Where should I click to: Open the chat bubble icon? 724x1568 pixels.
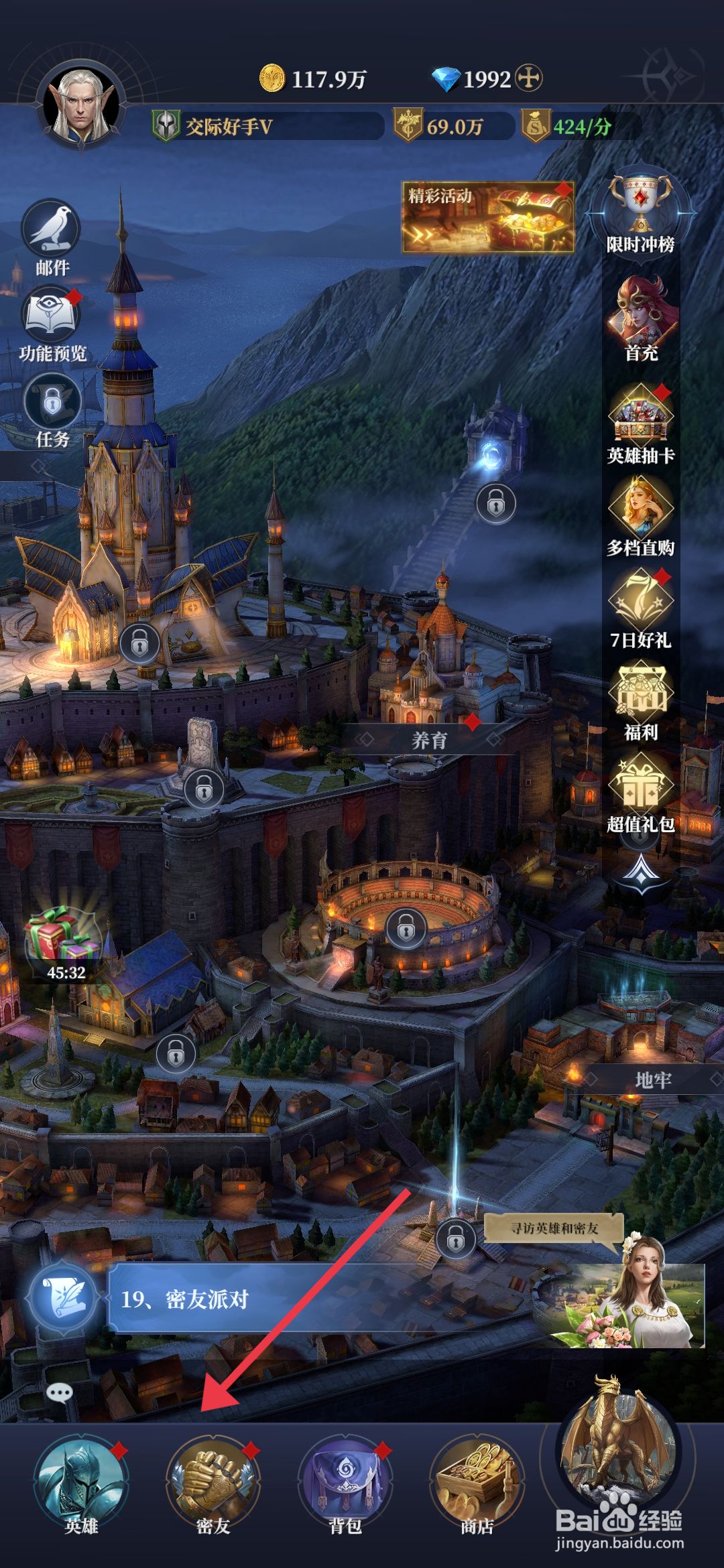pyautogui.click(x=60, y=1394)
